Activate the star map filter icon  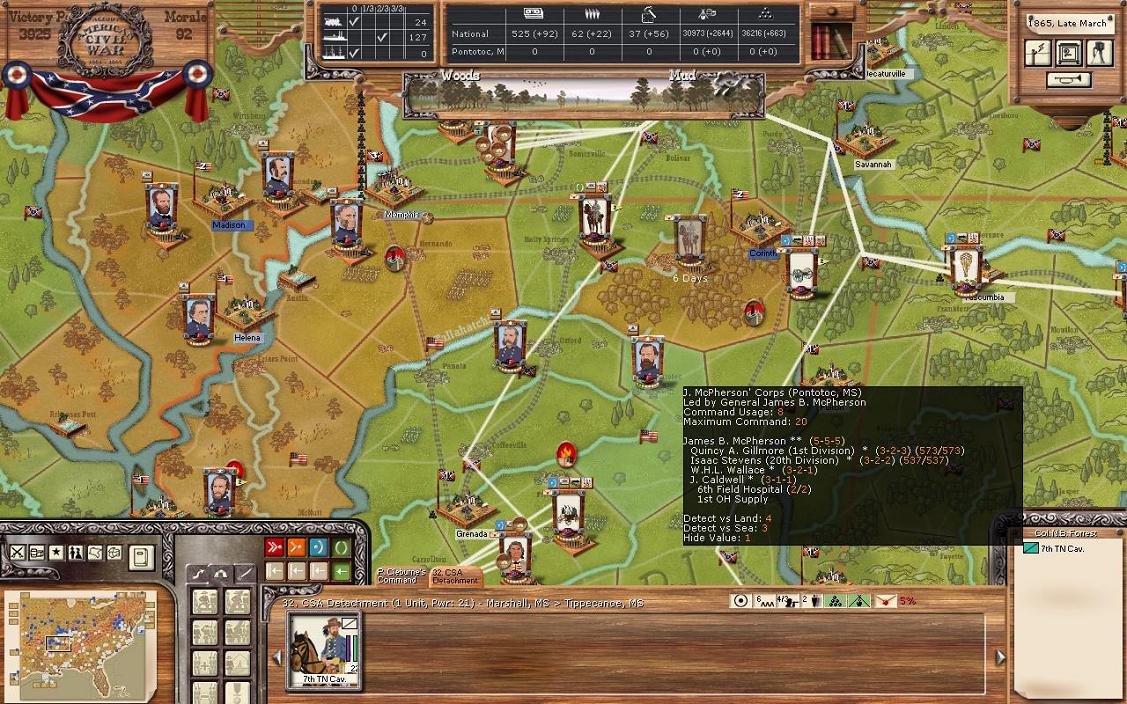pyautogui.click(x=56, y=553)
